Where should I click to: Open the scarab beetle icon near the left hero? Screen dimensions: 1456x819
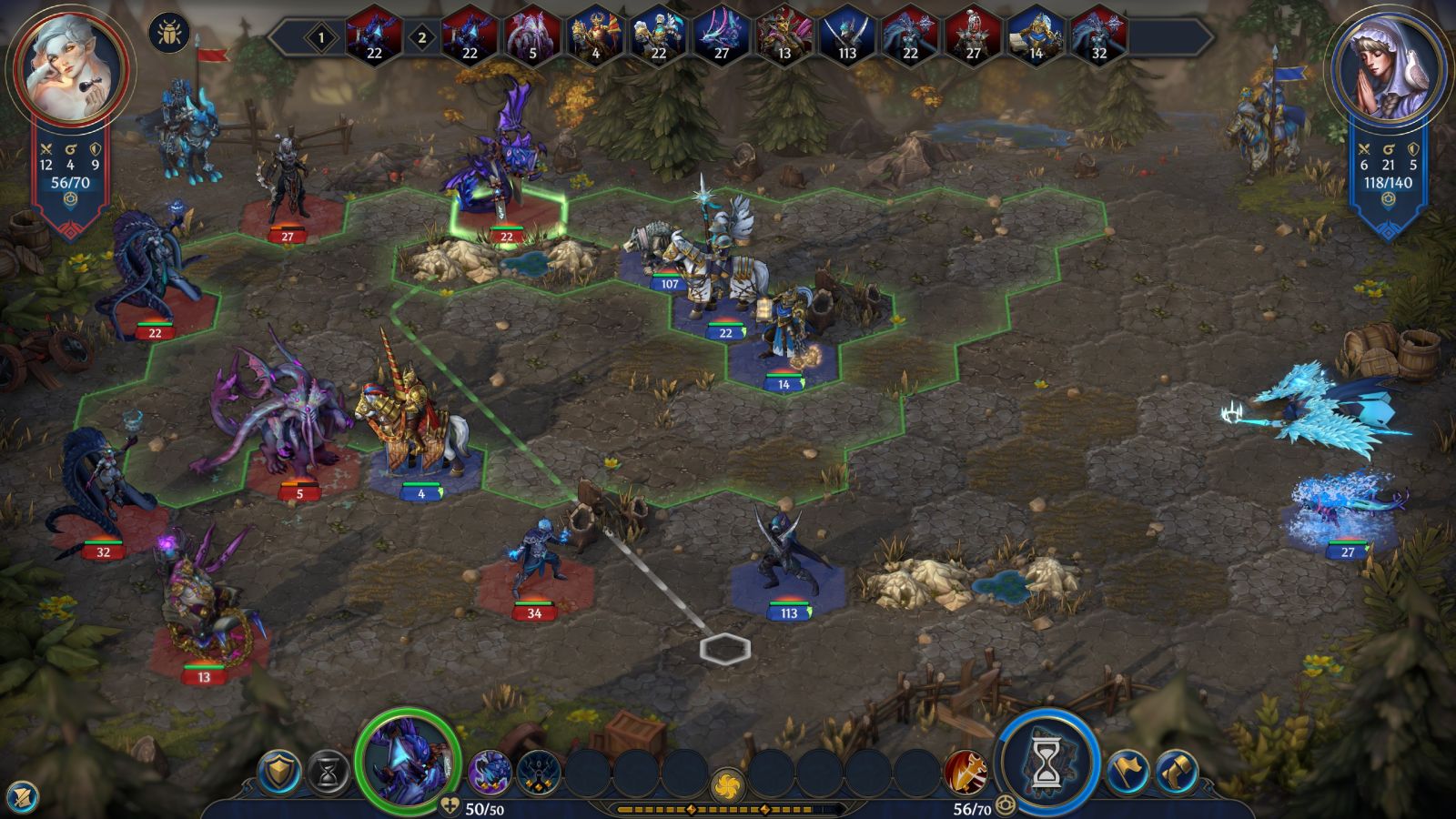click(x=168, y=33)
